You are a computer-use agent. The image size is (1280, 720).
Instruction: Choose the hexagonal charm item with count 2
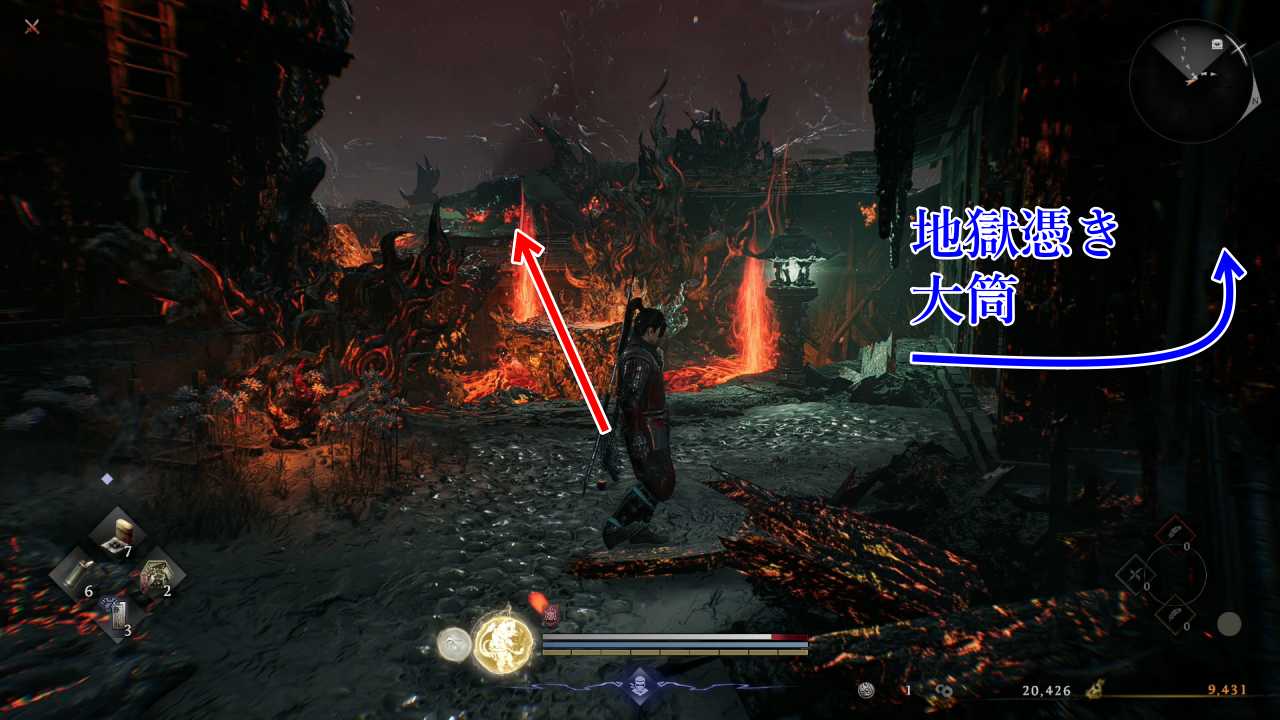(154, 577)
